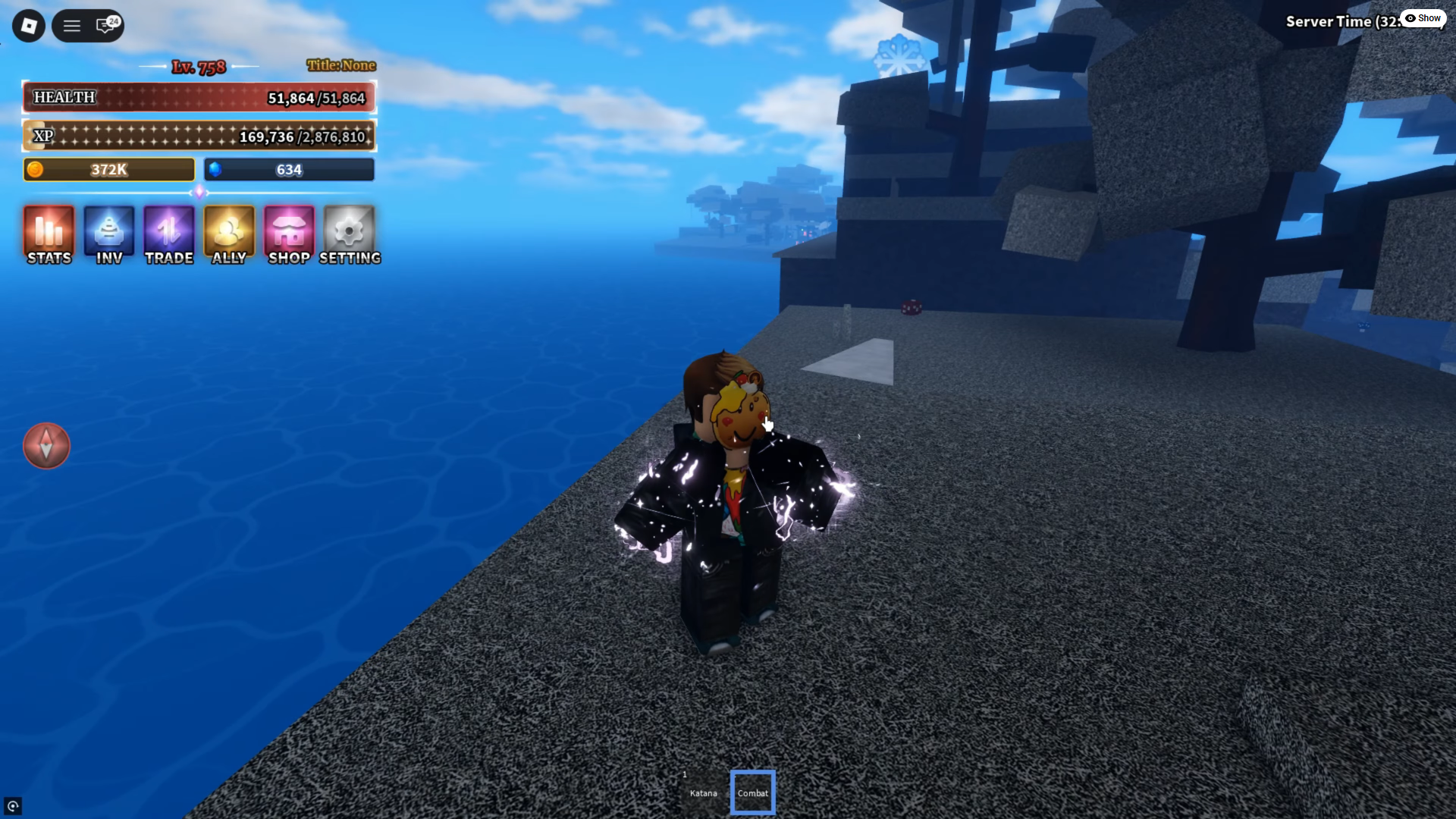Open the INV inventory

pyautogui.click(x=108, y=234)
